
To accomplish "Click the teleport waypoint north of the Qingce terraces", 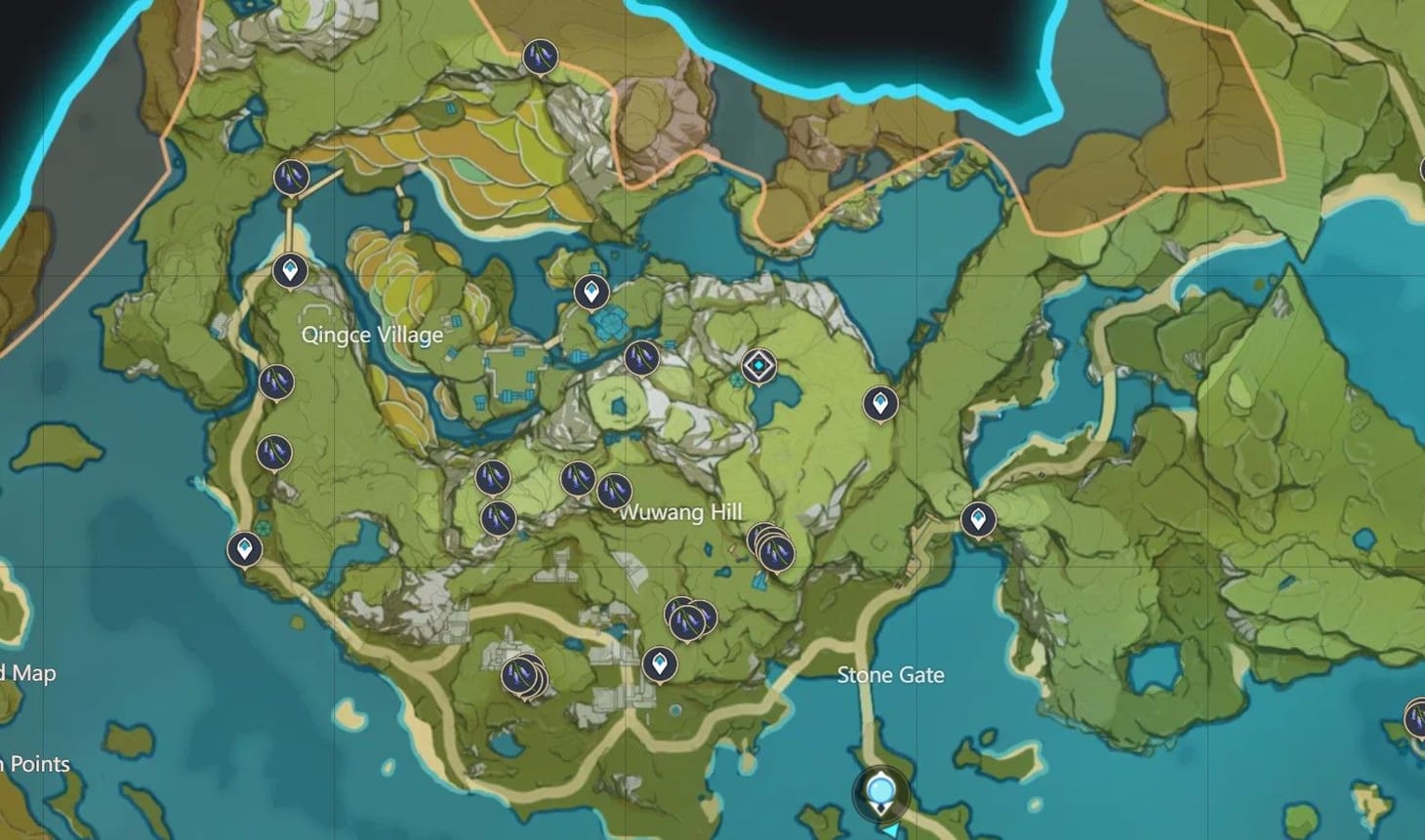I will 591,292.
